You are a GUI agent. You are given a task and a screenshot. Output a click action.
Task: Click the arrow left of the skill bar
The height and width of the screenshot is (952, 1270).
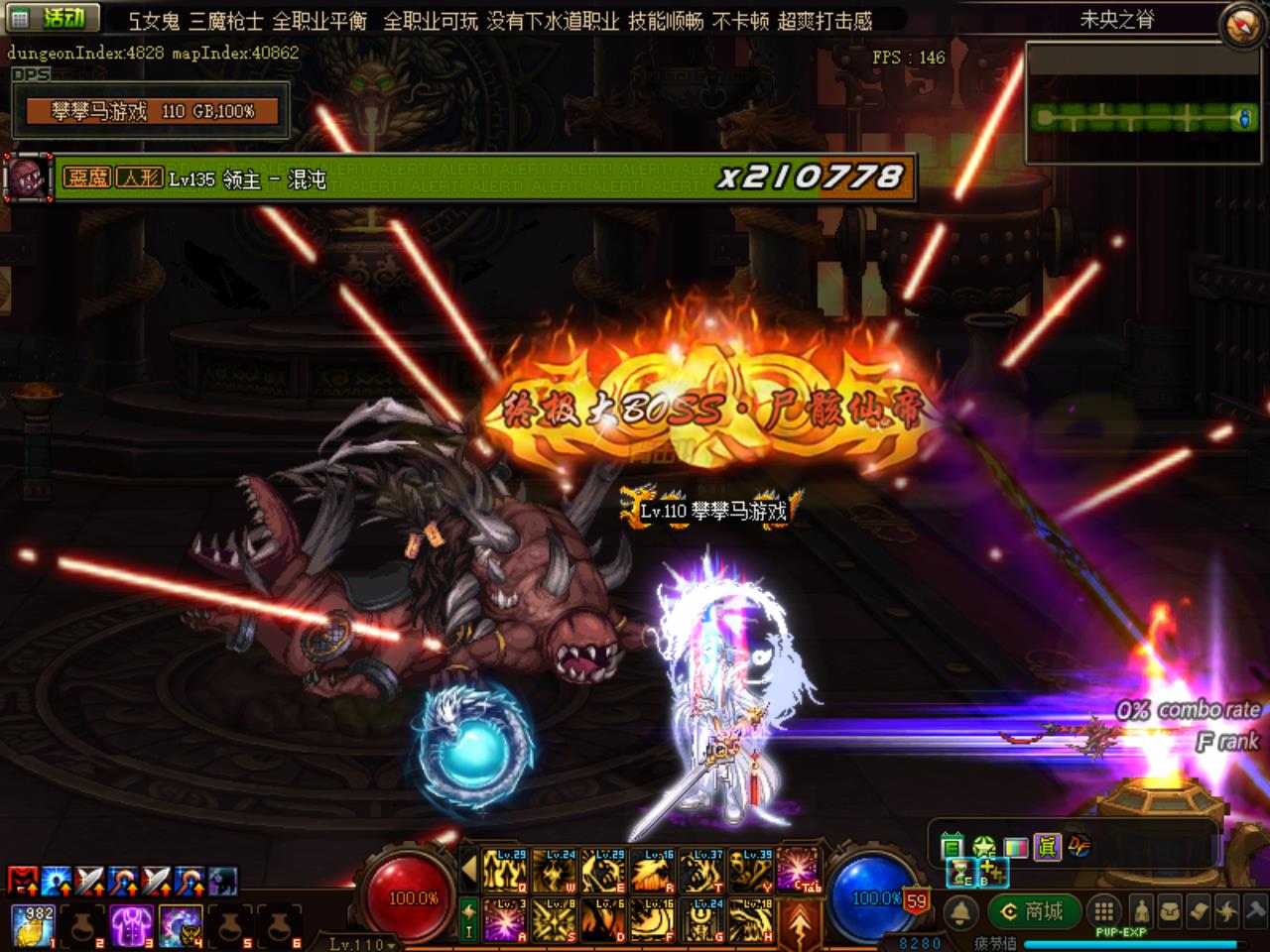470,872
